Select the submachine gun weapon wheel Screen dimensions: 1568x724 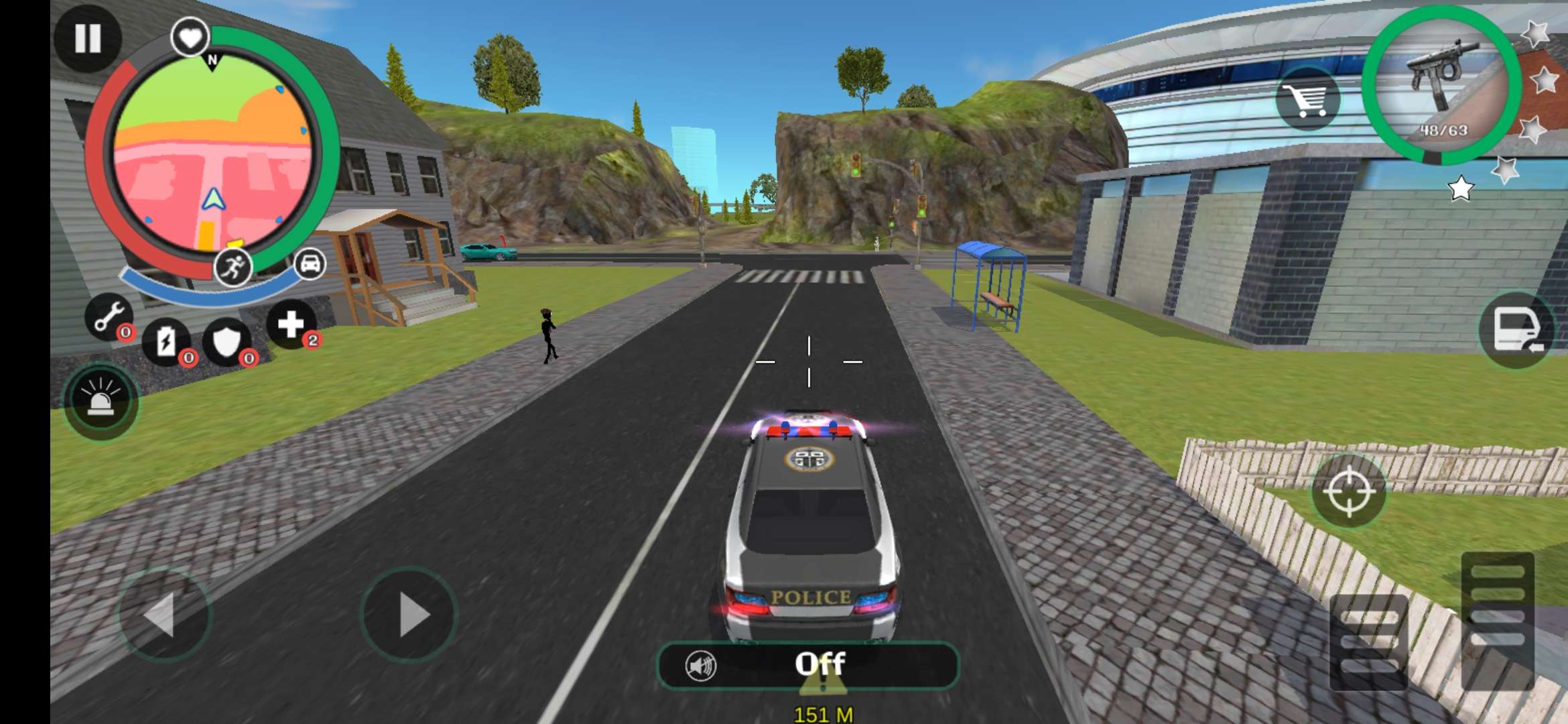[x=1441, y=85]
